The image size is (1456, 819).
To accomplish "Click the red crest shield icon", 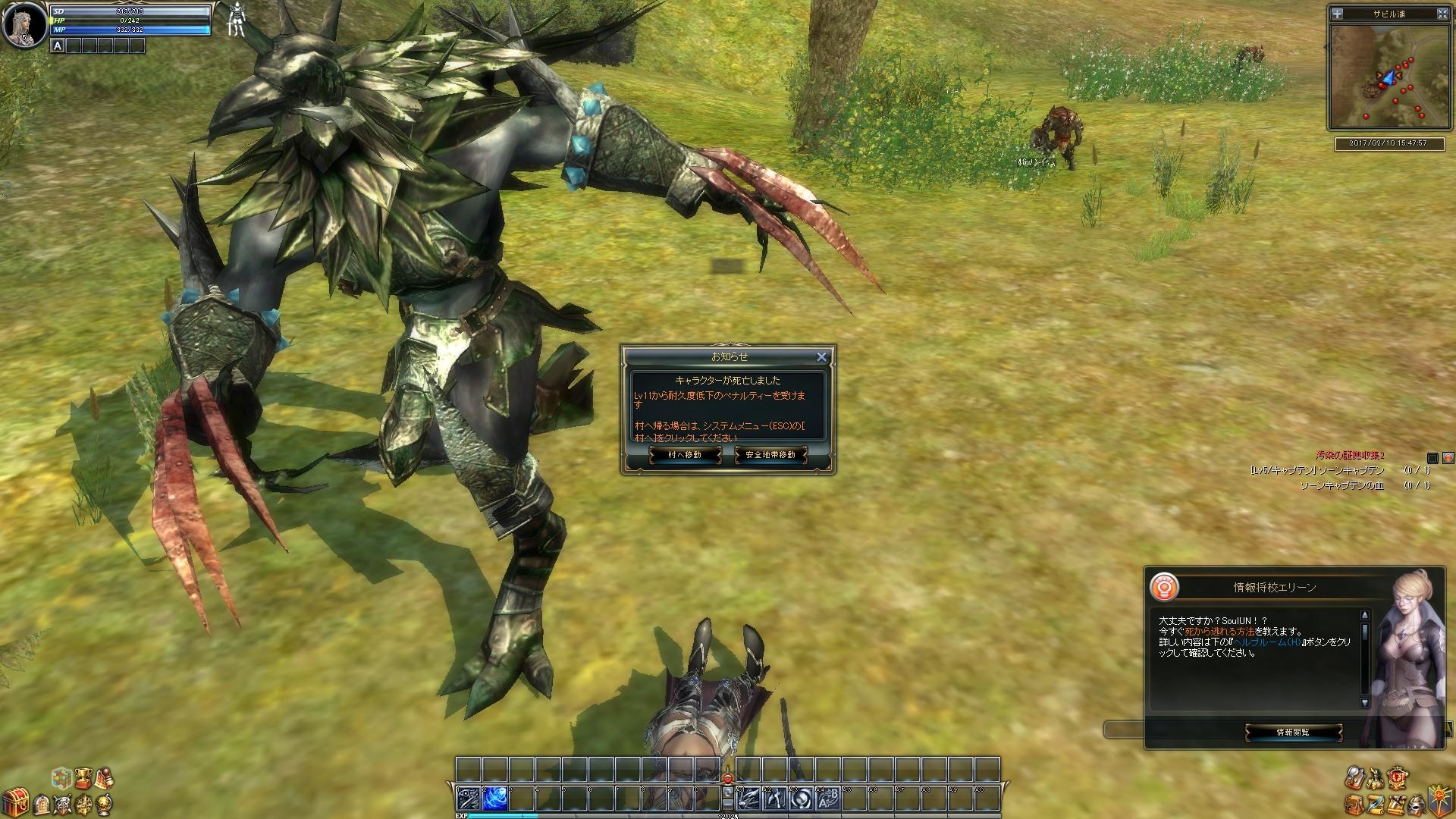I will (x=1398, y=778).
